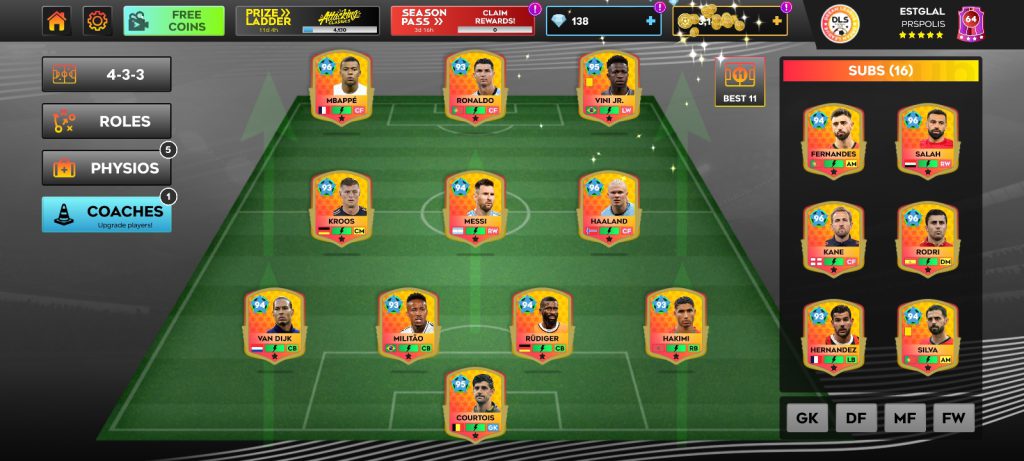Open the Roles menu
This screenshot has height=461, width=1024.
(106, 121)
